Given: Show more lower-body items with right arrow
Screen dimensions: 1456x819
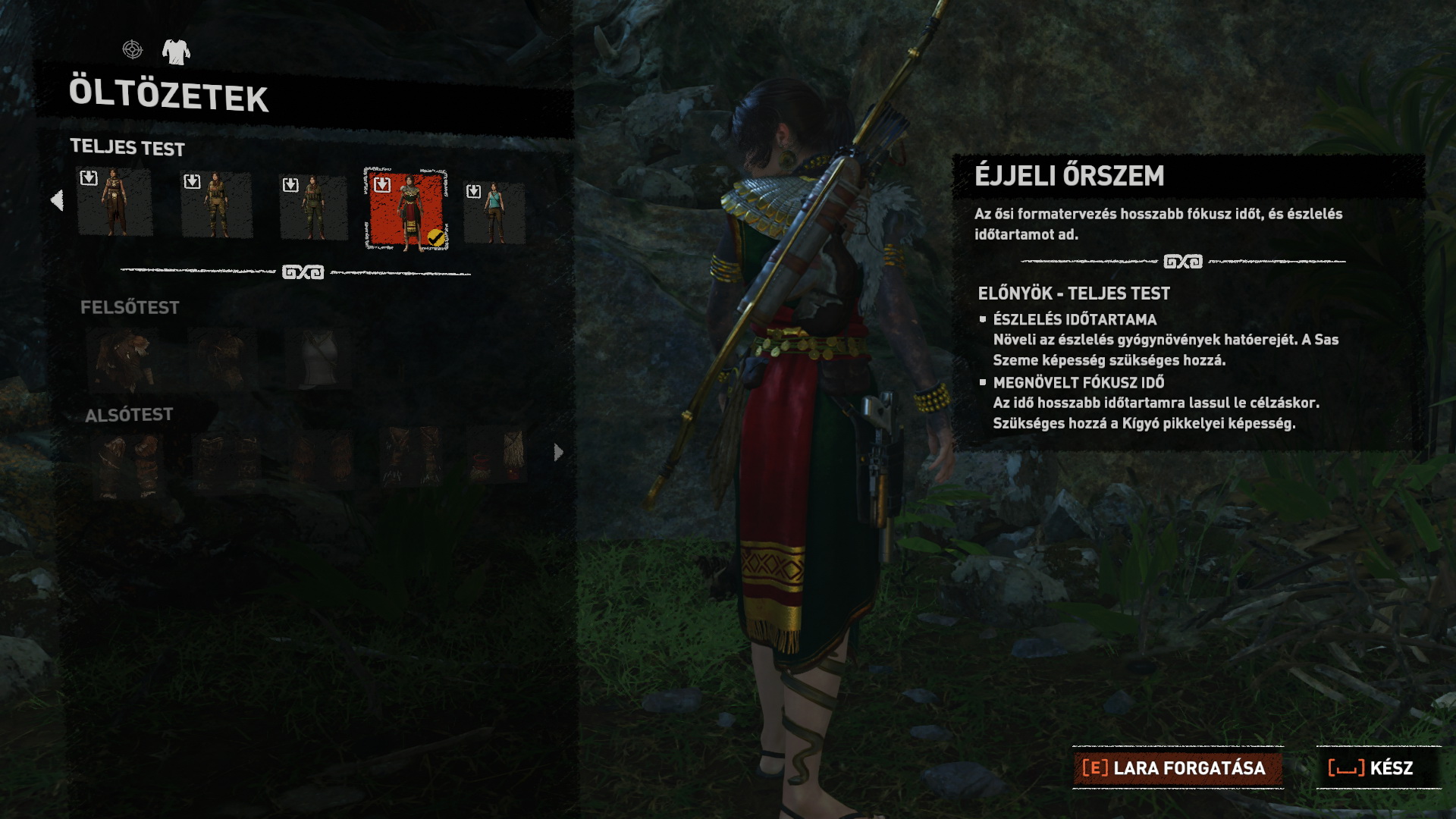Looking at the screenshot, I should [x=559, y=453].
